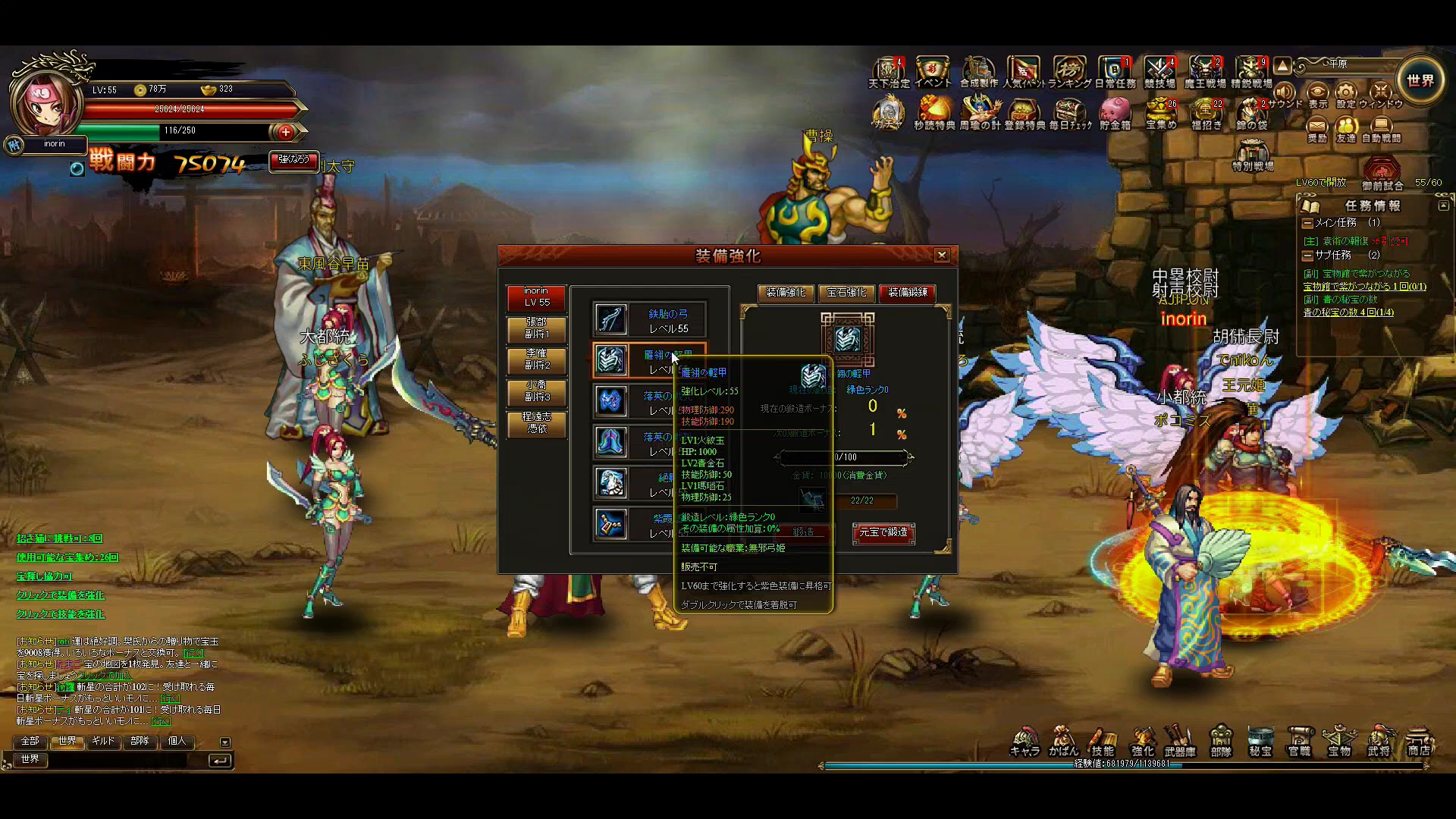Screen dimensions: 1456x819
Task: Open the ランキング menu icon
Action: [x=1069, y=72]
